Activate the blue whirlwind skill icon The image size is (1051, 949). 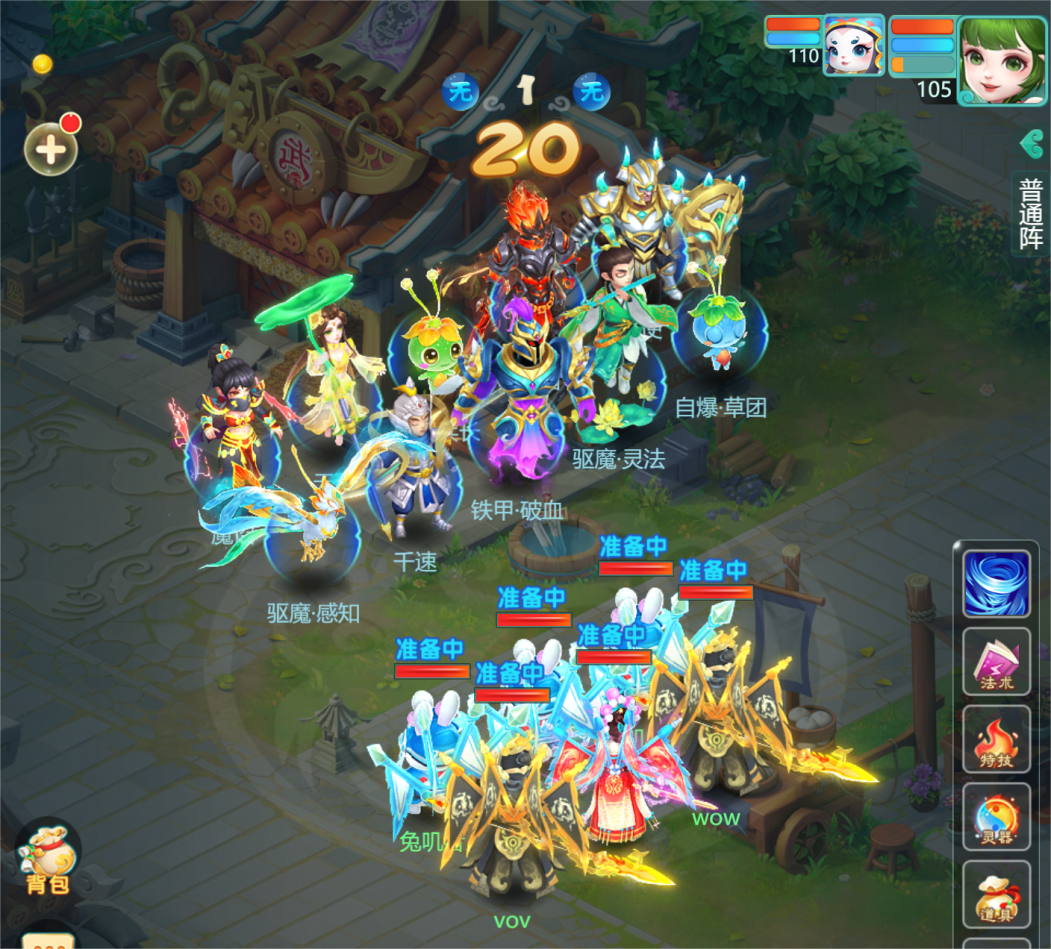pyautogui.click(x=996, y=583)
